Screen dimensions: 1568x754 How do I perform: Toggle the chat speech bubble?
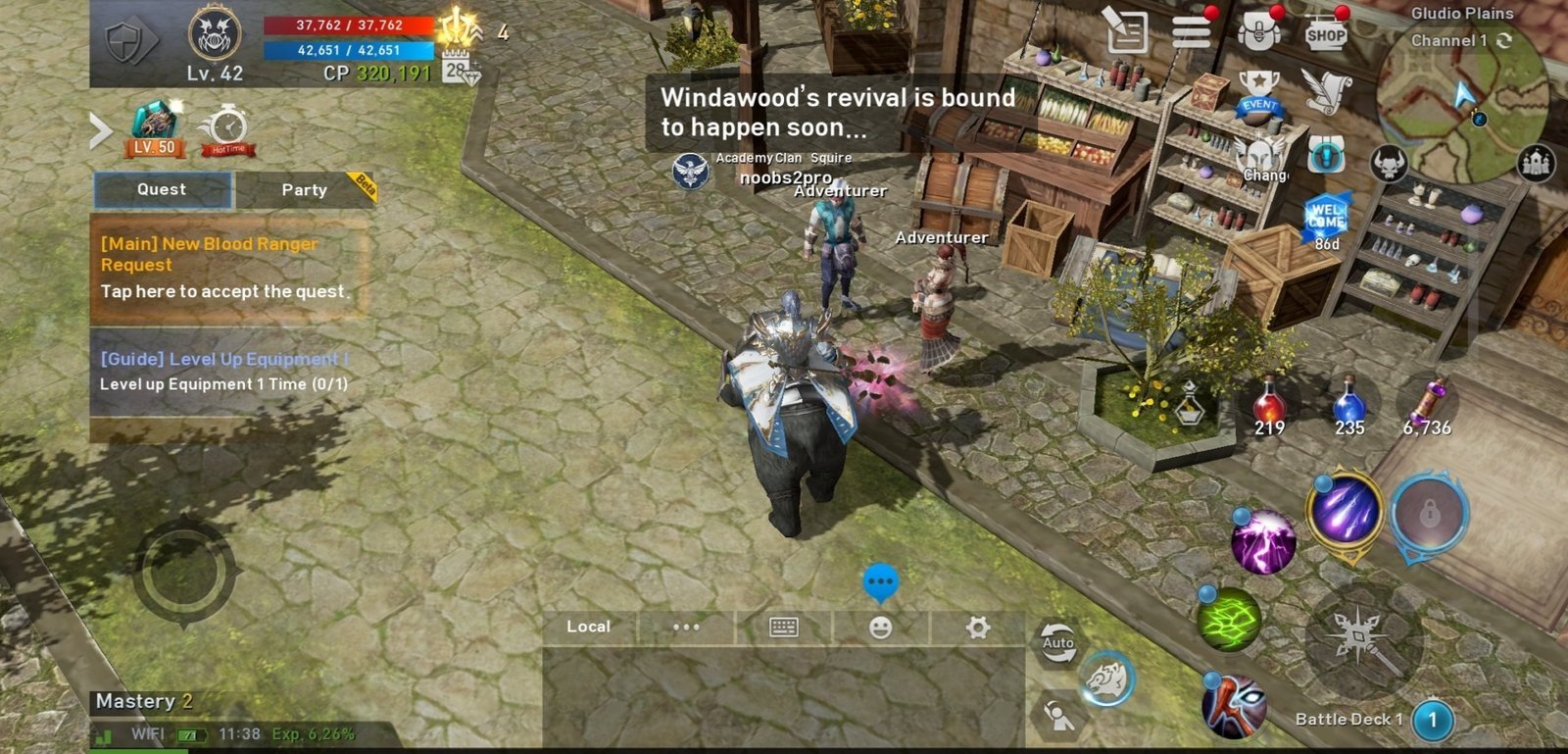pyautogui.click(x=880, y=581)
